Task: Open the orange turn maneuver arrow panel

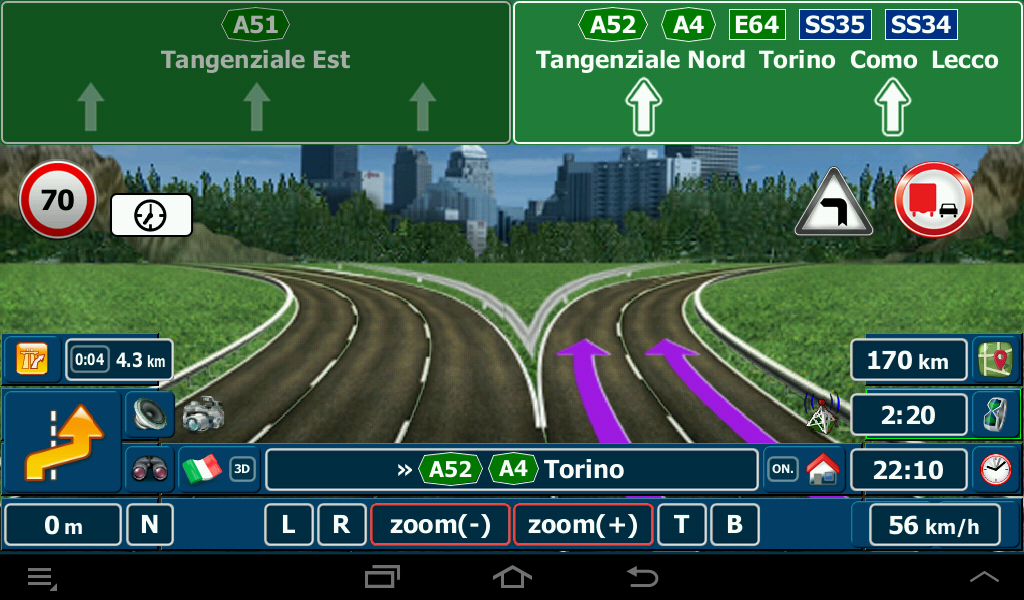Action: coord(63,440)
